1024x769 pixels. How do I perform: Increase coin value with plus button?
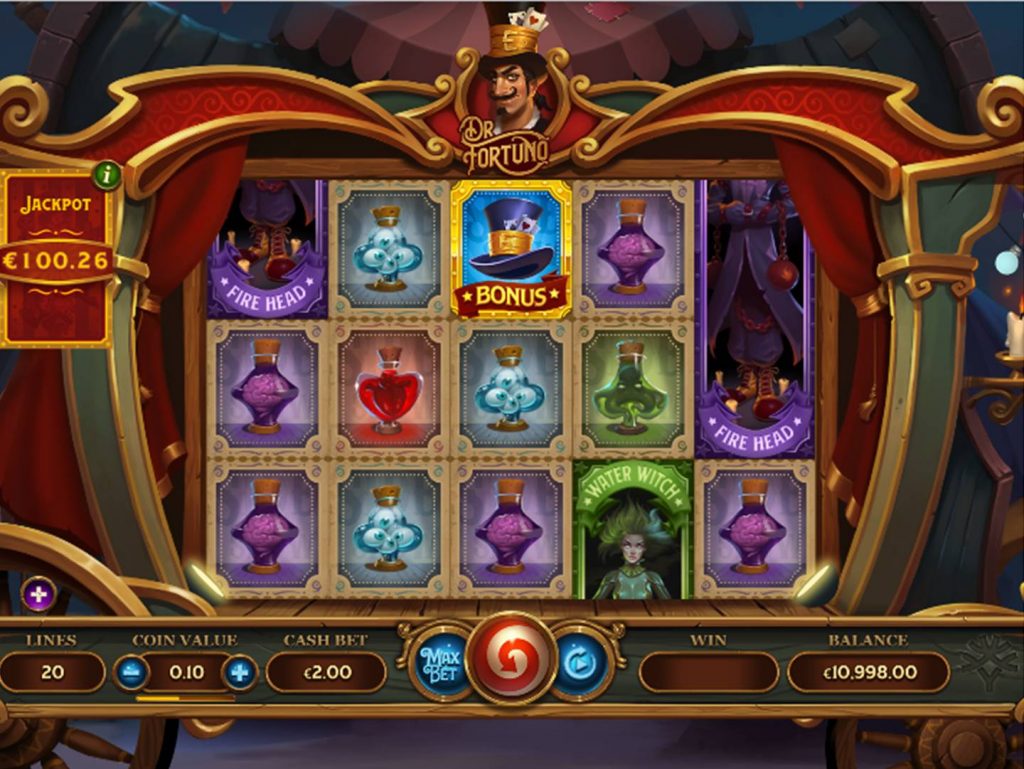[239, 672]
